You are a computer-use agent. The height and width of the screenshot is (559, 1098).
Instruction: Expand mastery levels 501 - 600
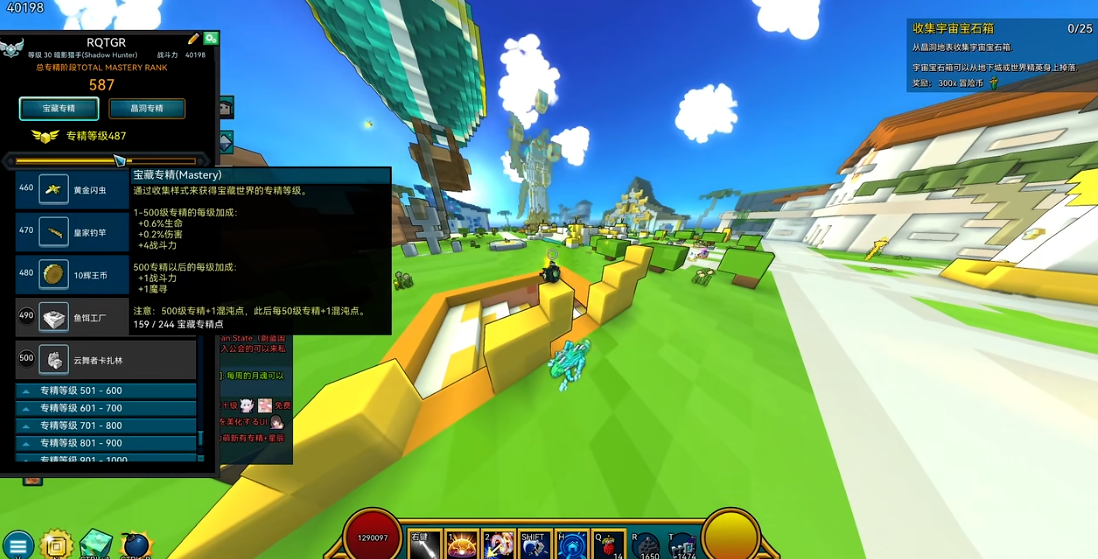point(106,391)
